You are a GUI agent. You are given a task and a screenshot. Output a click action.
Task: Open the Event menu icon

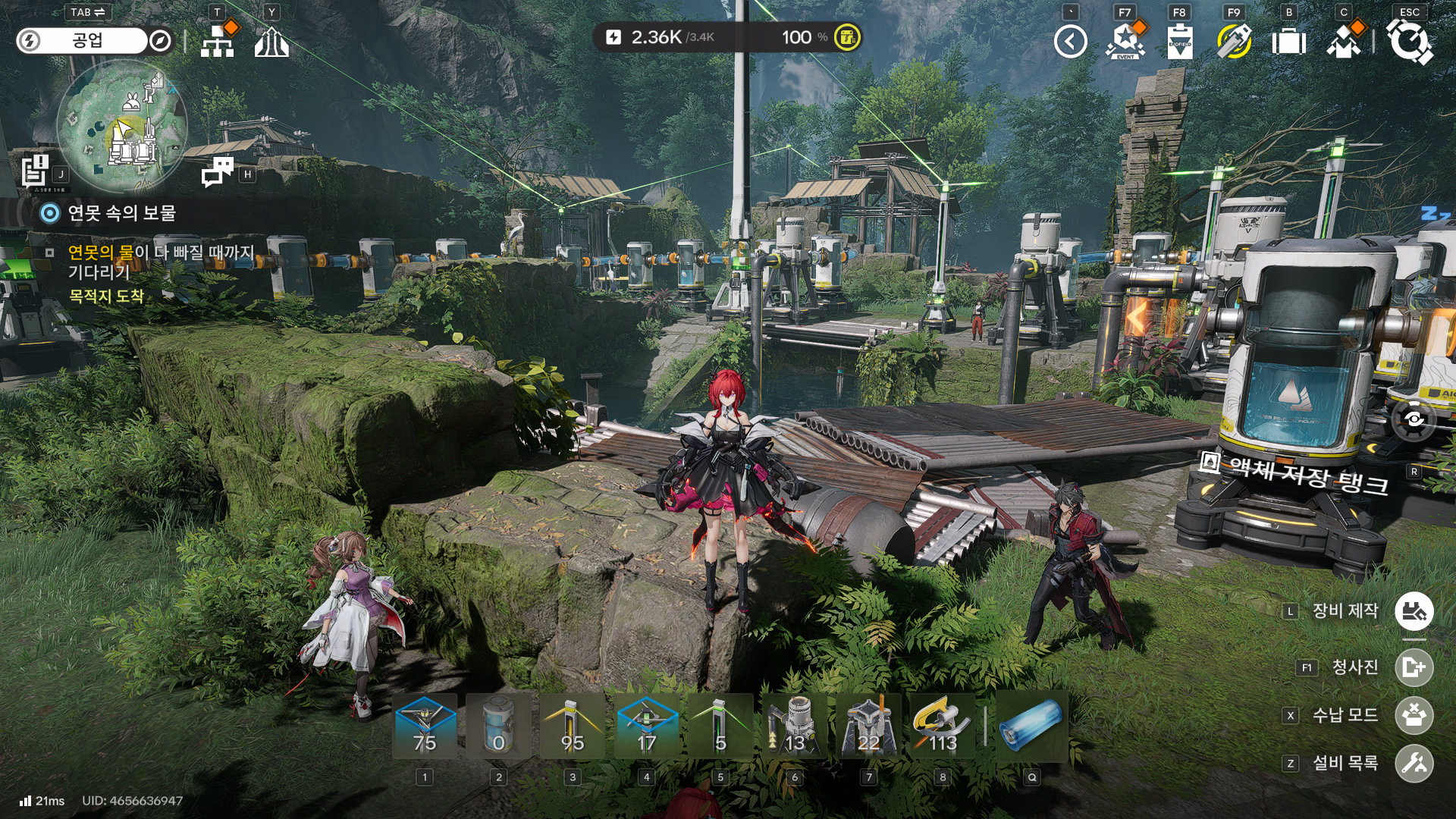[x=1125, y=41]
